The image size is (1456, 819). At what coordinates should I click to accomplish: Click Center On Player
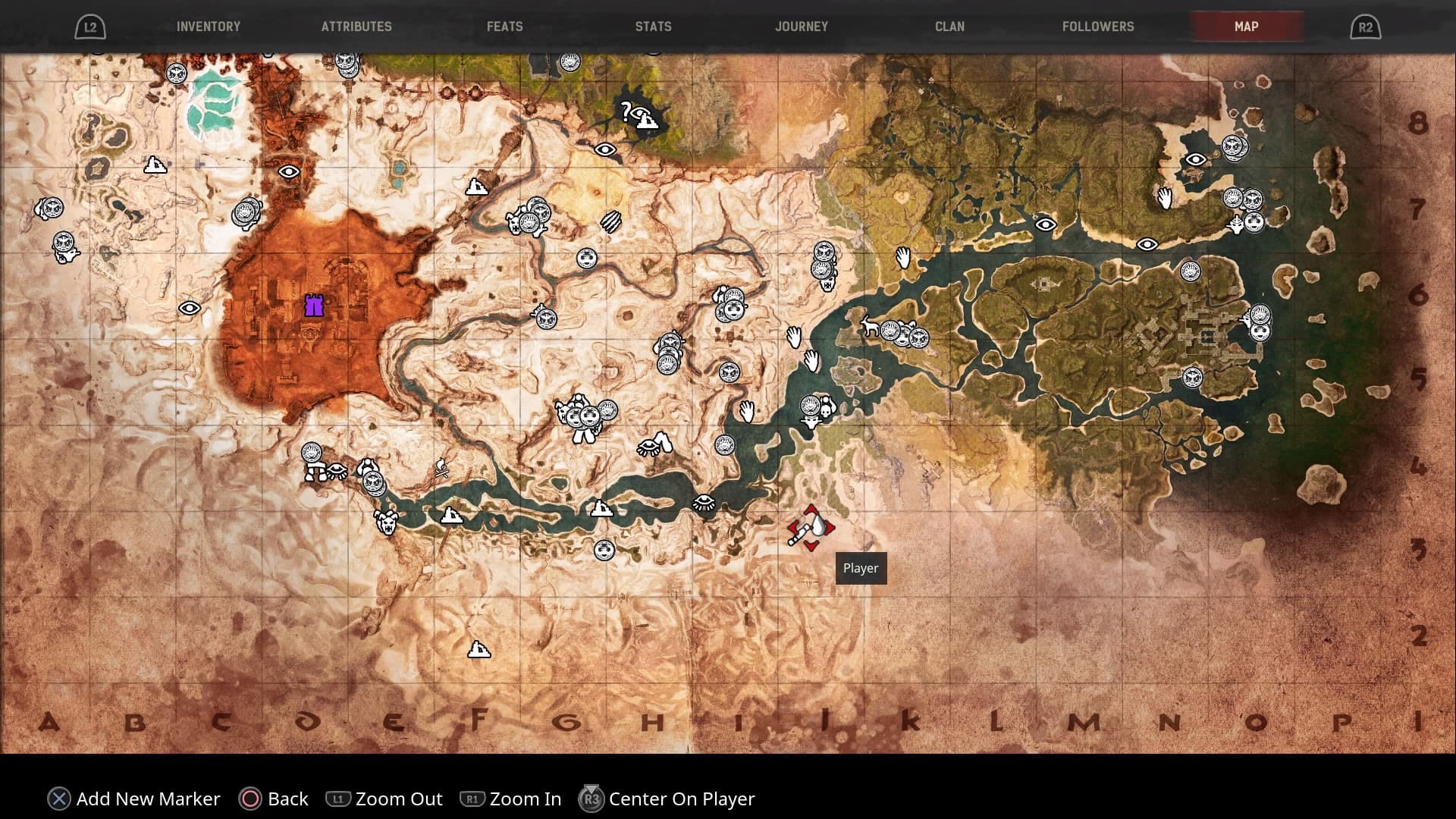681,799
